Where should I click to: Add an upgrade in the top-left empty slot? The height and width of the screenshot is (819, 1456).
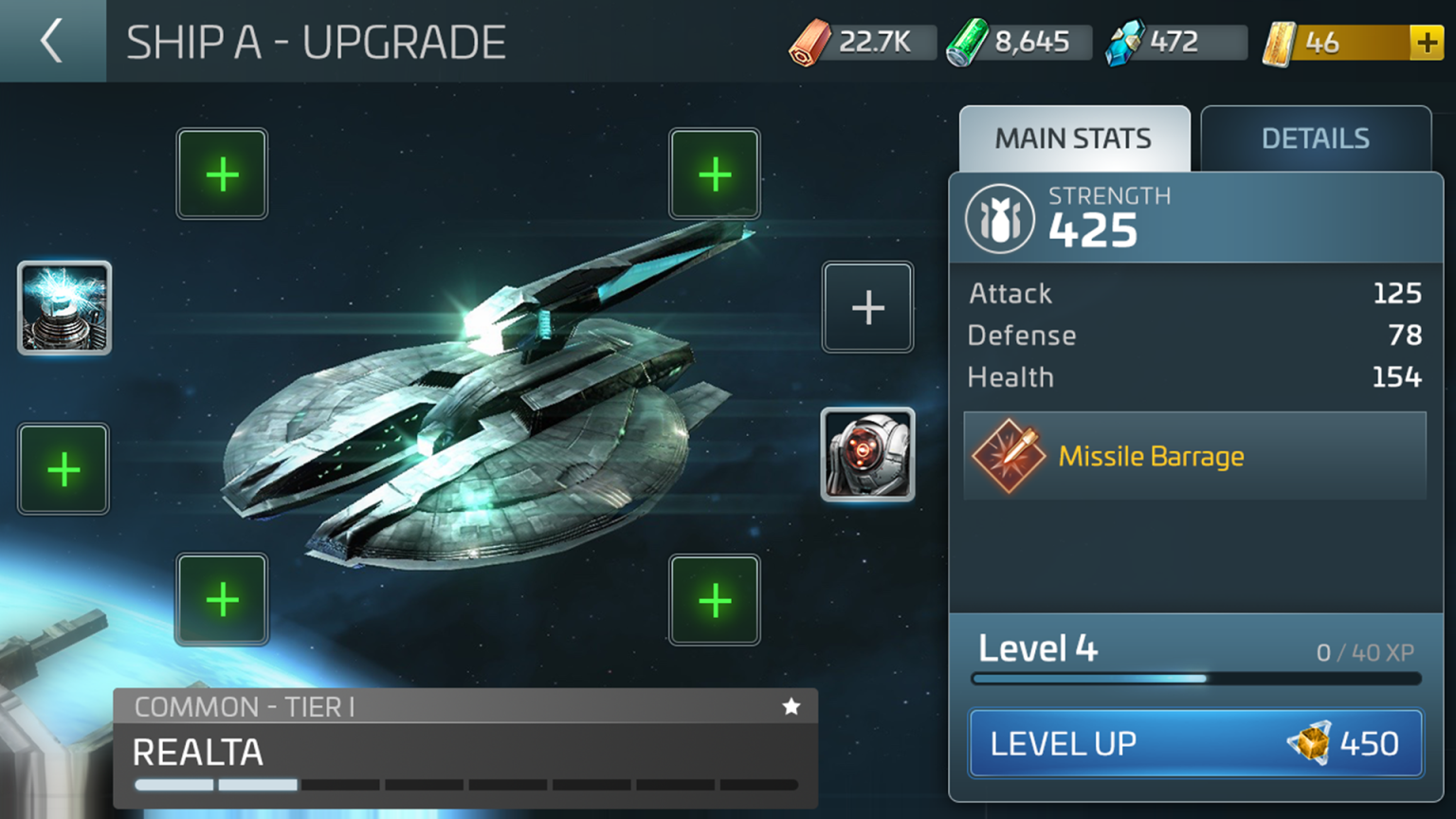[x=222, y=174]
